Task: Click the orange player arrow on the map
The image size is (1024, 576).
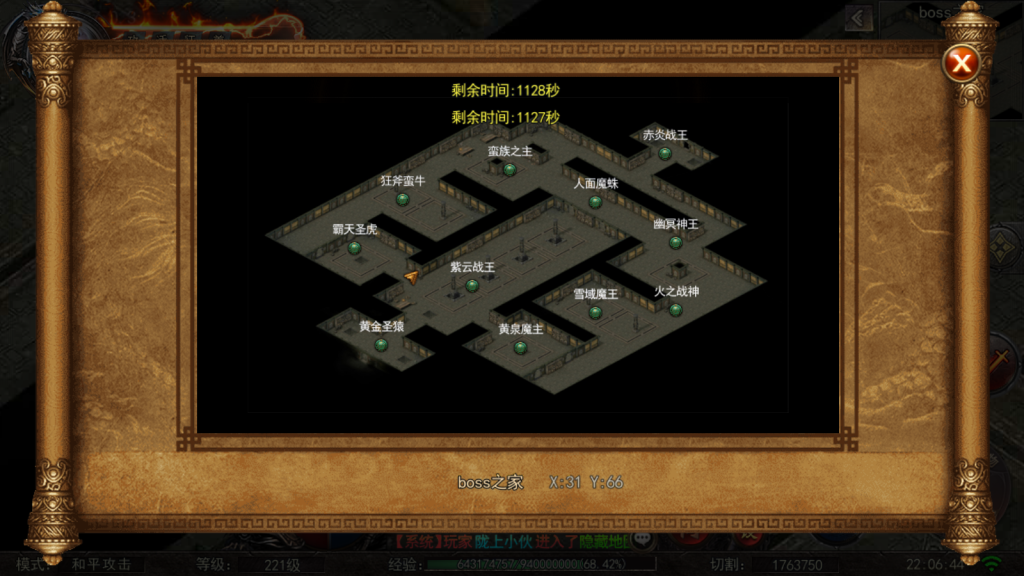Action: (411, 277)
